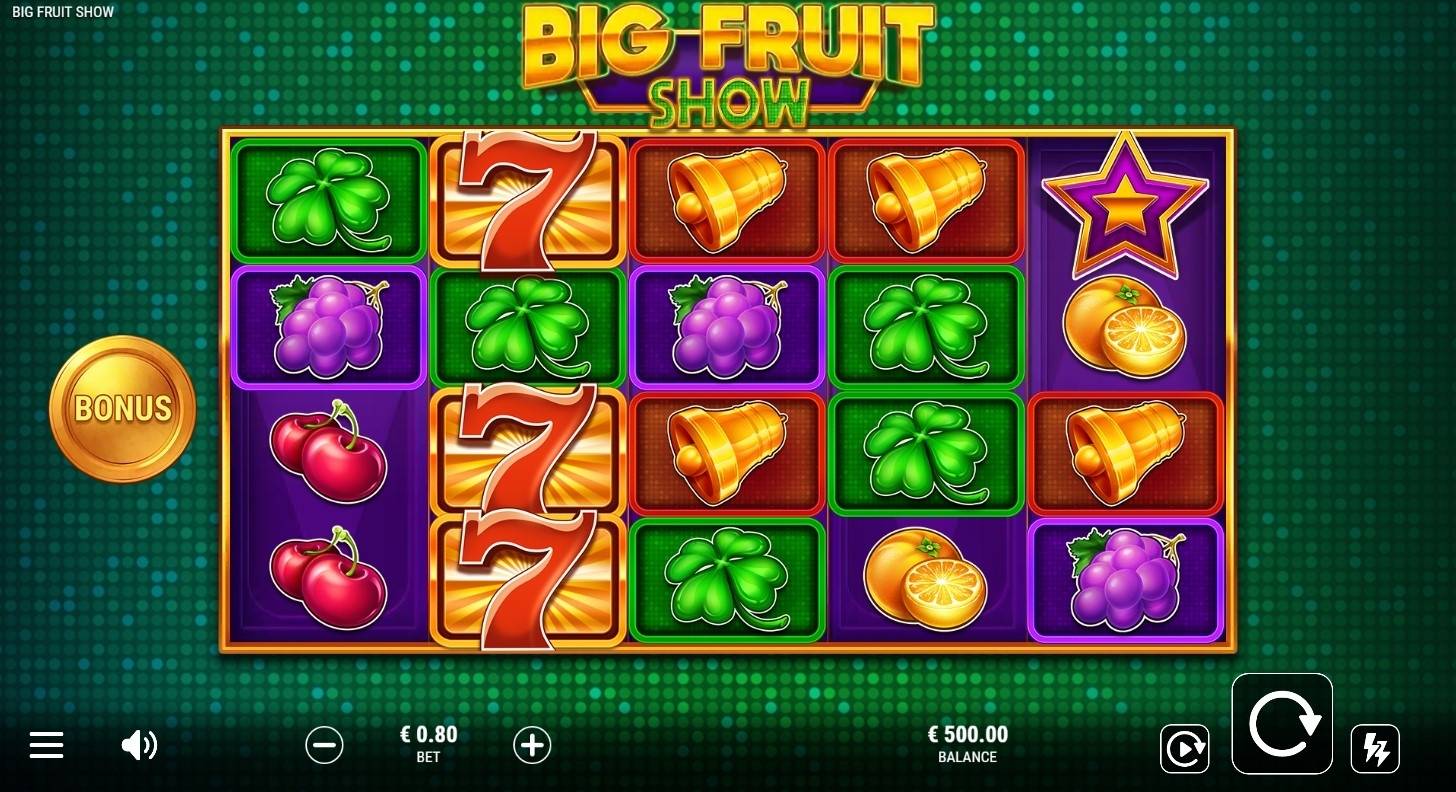Click the BET amount of €0.80
1456x792 pixels.
click(x=428, y=740)
